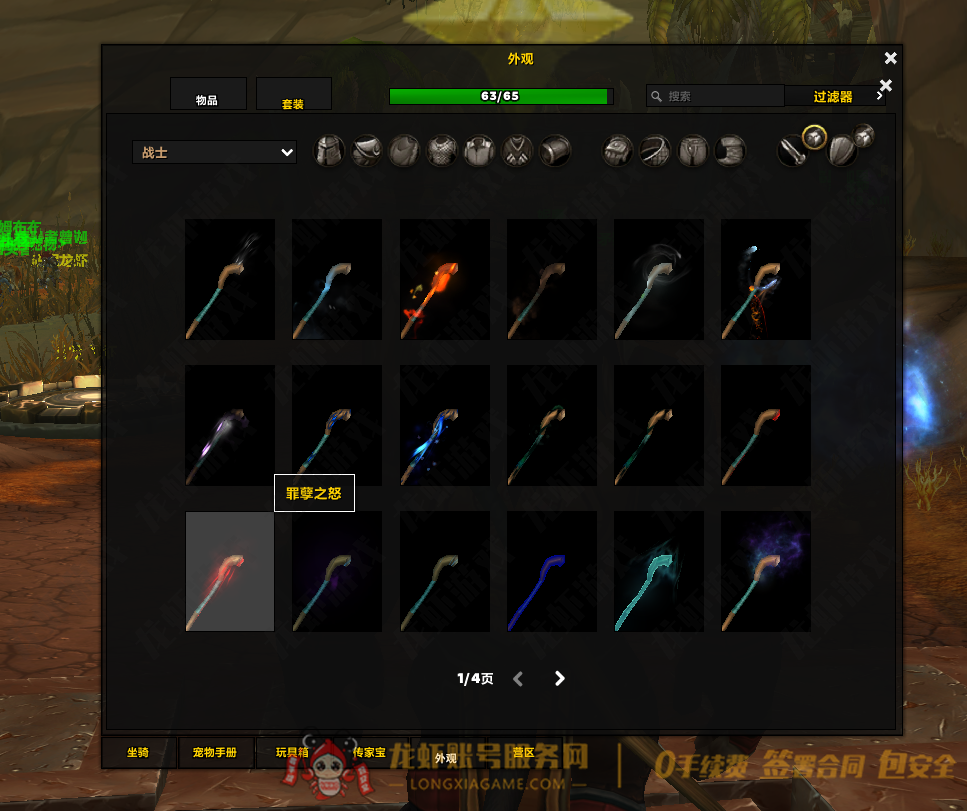Go to the next appearance page
This screenshot has width=967, height=811.
click(x=560, y=679)
